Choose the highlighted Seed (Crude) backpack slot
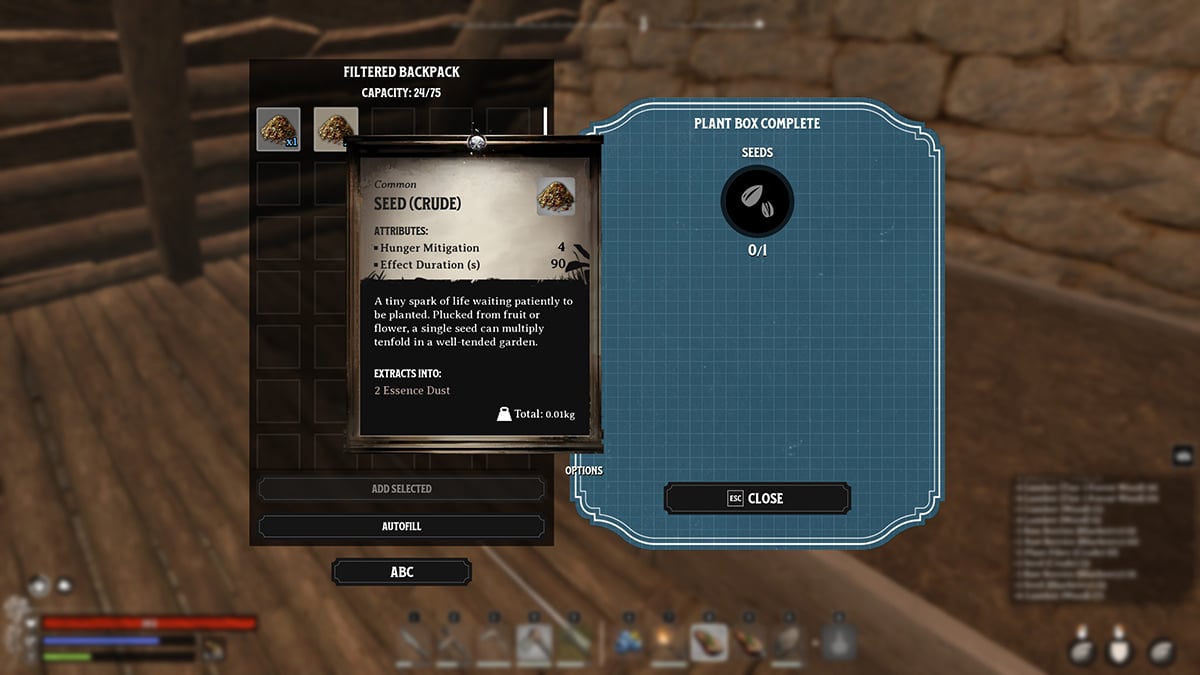 point(334,128)
